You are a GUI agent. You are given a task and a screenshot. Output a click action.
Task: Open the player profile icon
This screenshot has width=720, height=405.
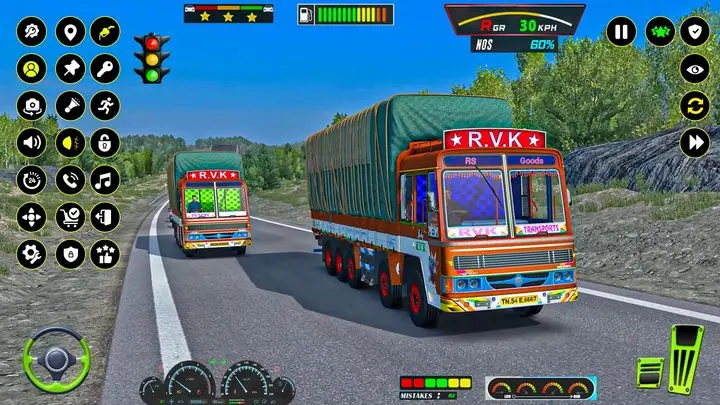point(32,68)
